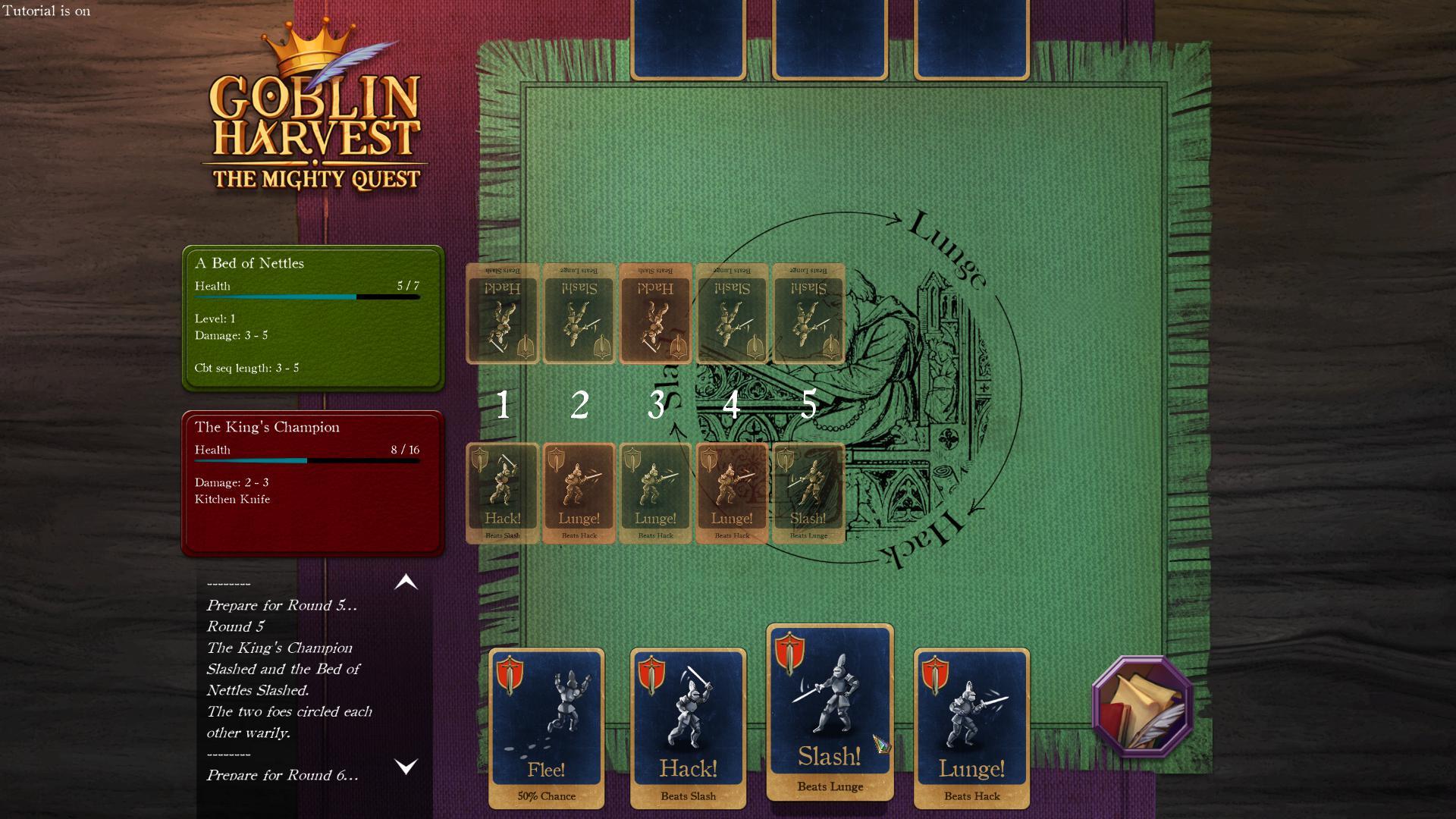Viewport: 1456px width, 819px height.
Task: Play the Flee! card with 50% chance
Action: [546, 724]
